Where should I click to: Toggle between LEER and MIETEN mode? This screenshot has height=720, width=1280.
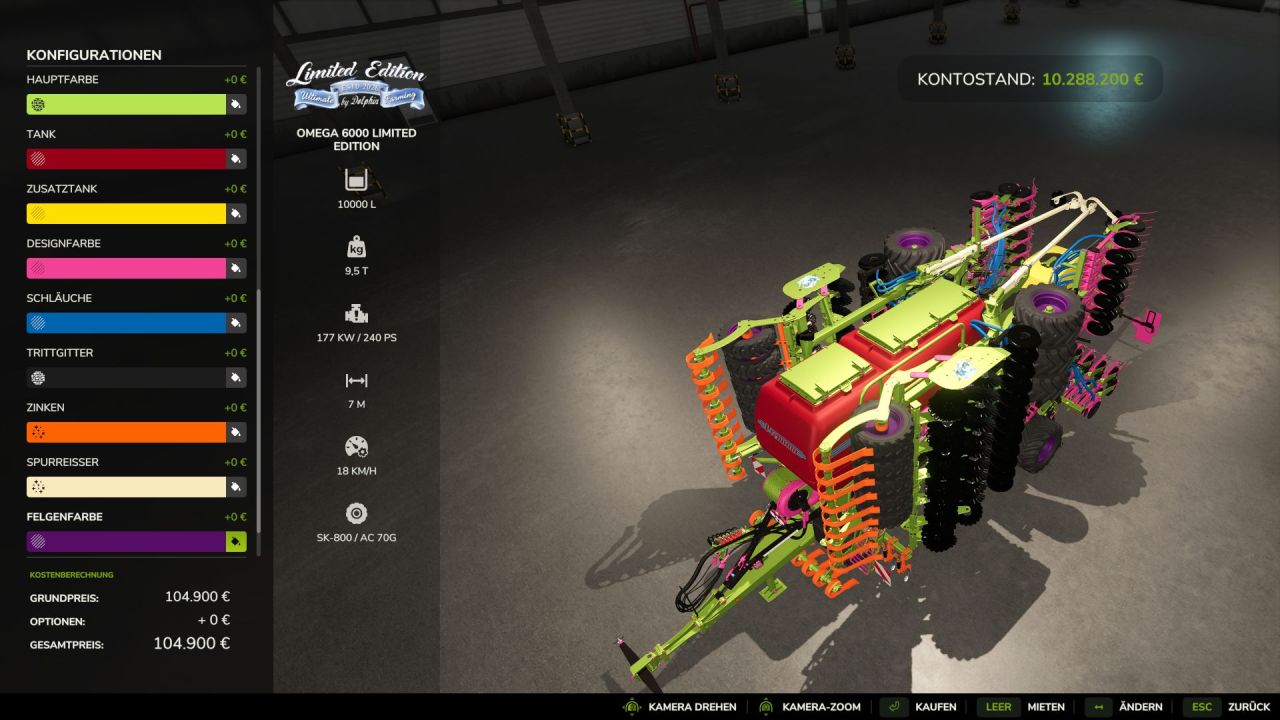click(997, 706)
